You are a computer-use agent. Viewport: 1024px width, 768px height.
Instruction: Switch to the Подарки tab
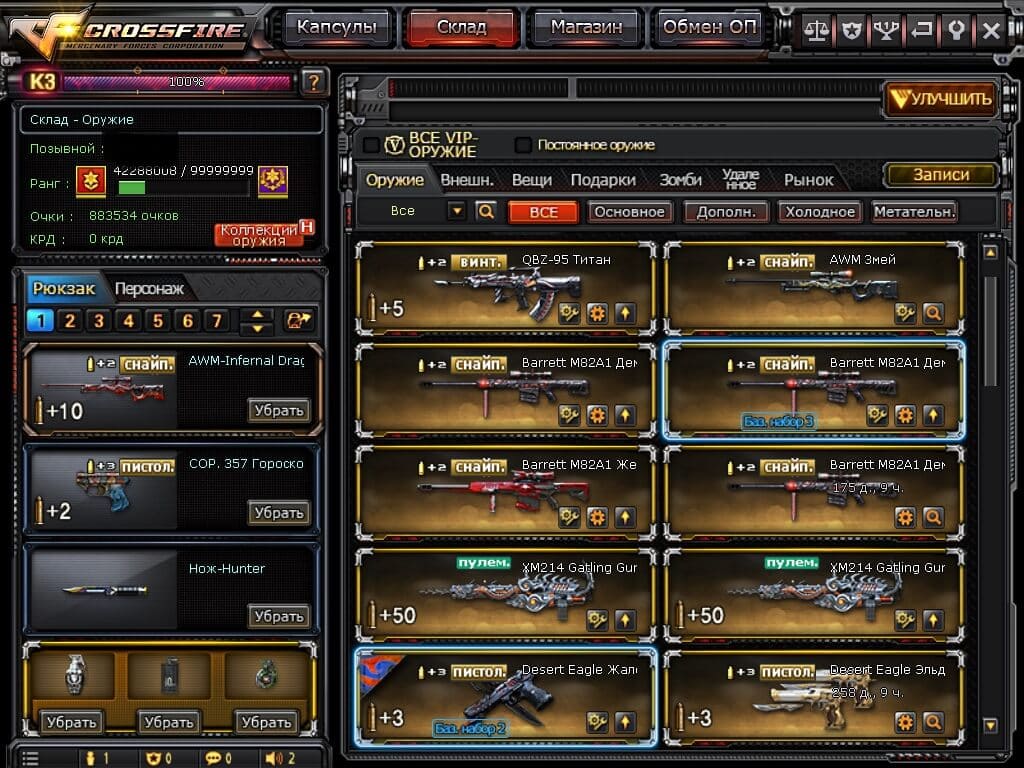coord(603,180)
